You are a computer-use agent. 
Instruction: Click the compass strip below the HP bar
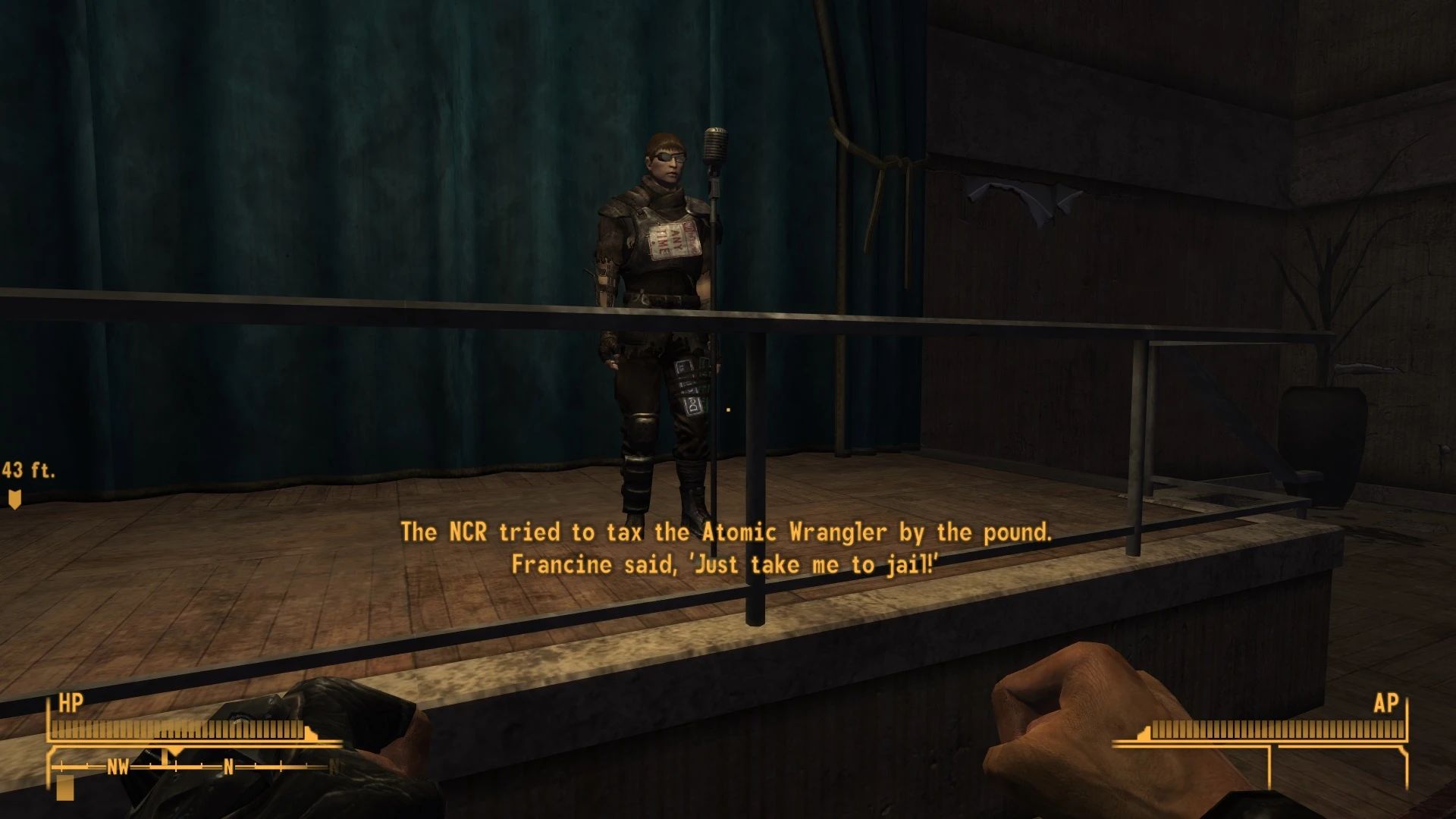click(190, 767)
